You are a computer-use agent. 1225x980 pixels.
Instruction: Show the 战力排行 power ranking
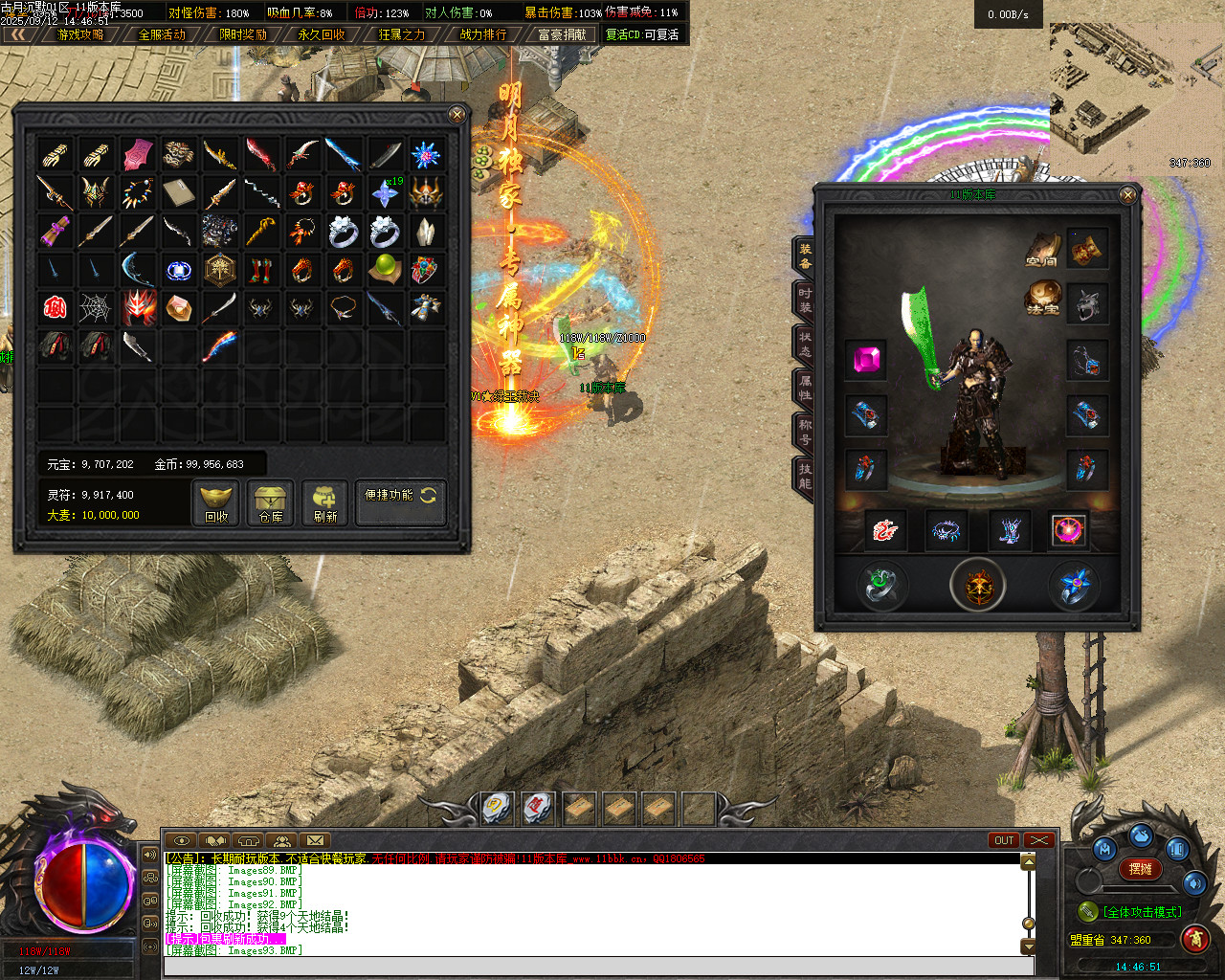(483, 34)
